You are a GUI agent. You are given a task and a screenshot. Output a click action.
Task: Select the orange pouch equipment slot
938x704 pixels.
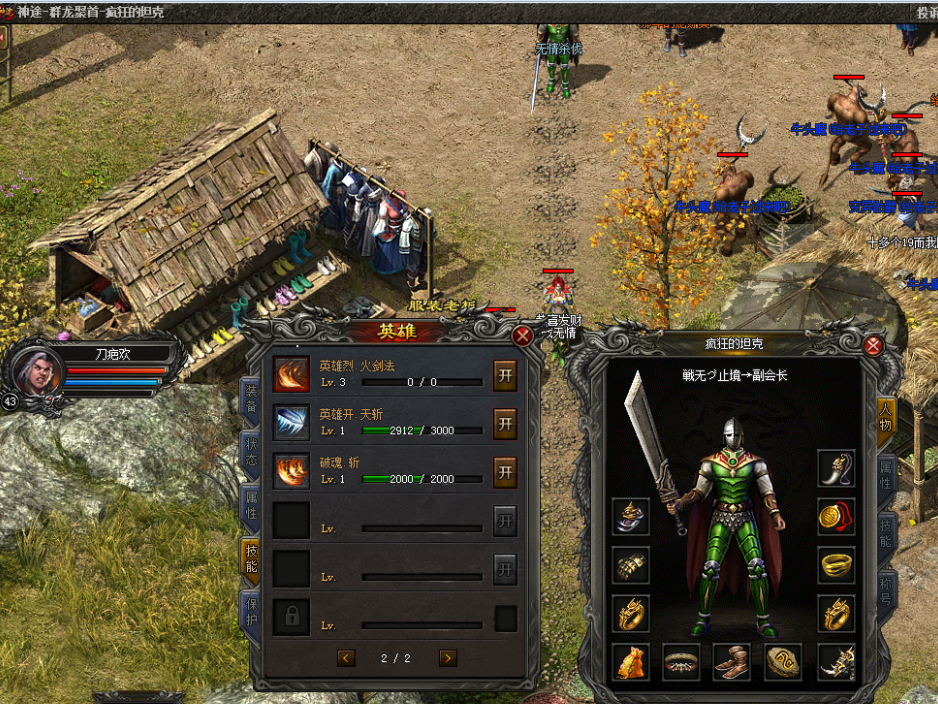(x=631, y=661)
